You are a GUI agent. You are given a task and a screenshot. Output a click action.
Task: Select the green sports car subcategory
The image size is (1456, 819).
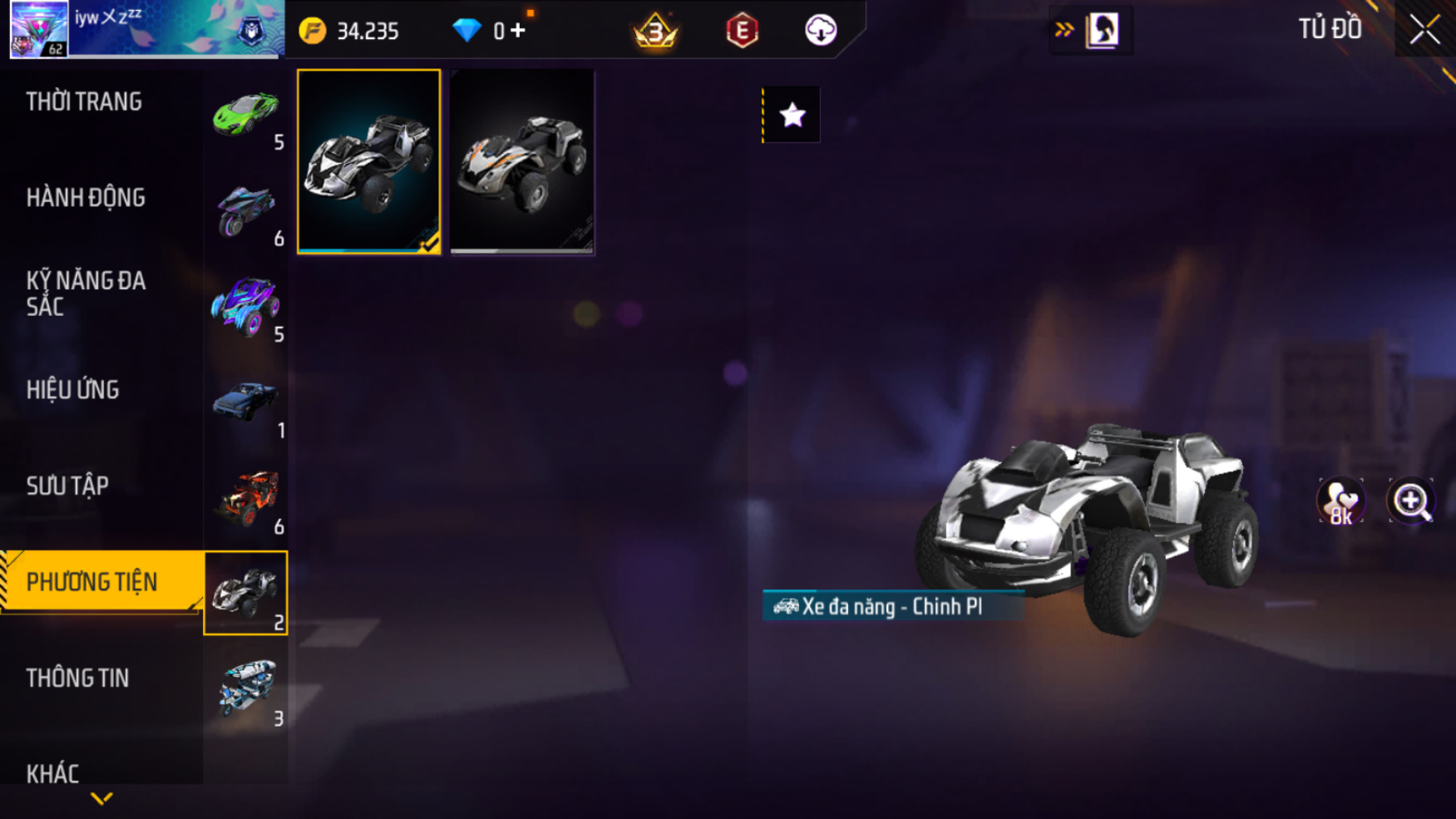[x=245, y=115]
